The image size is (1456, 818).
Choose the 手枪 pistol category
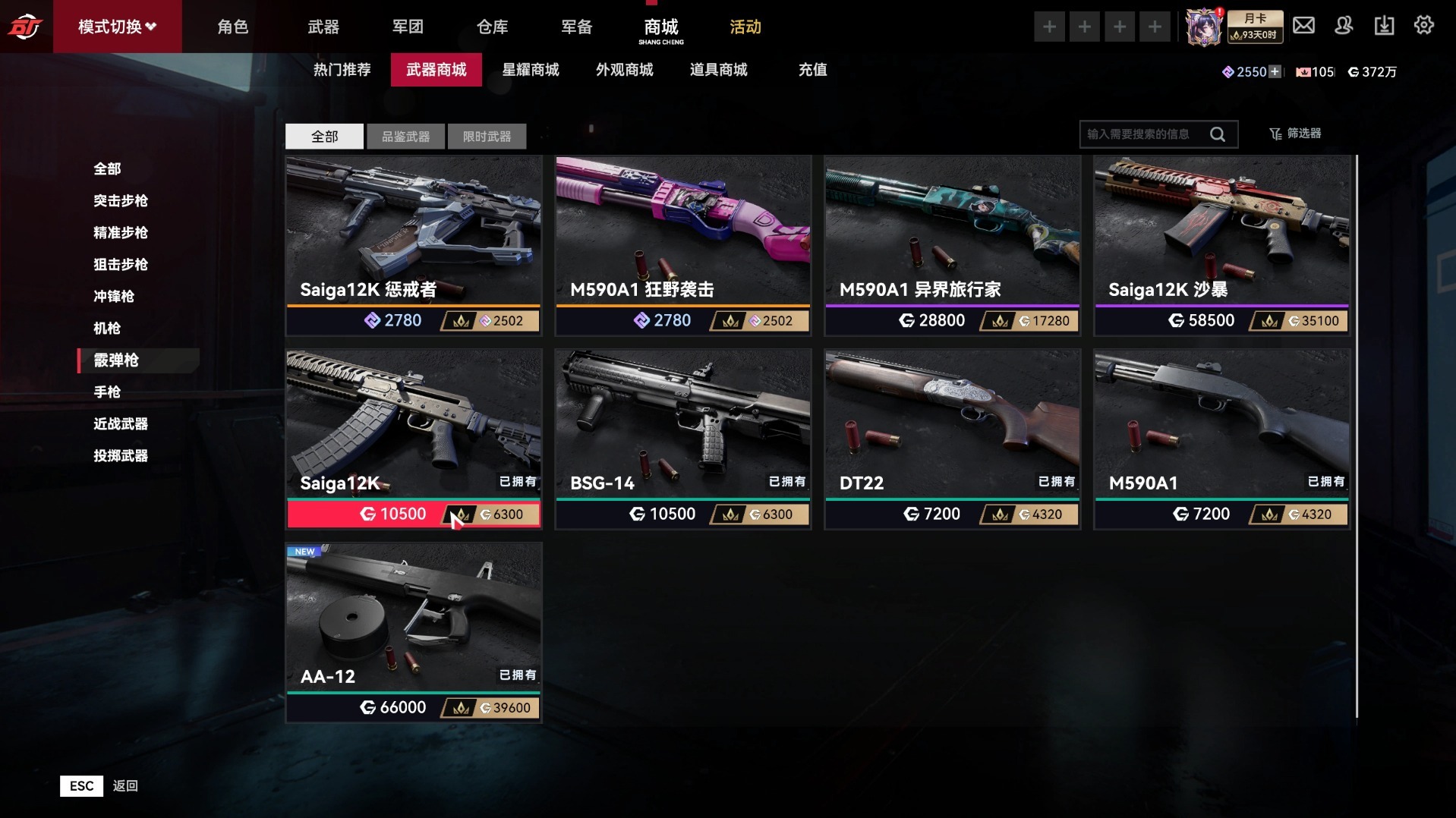(107, 392)
